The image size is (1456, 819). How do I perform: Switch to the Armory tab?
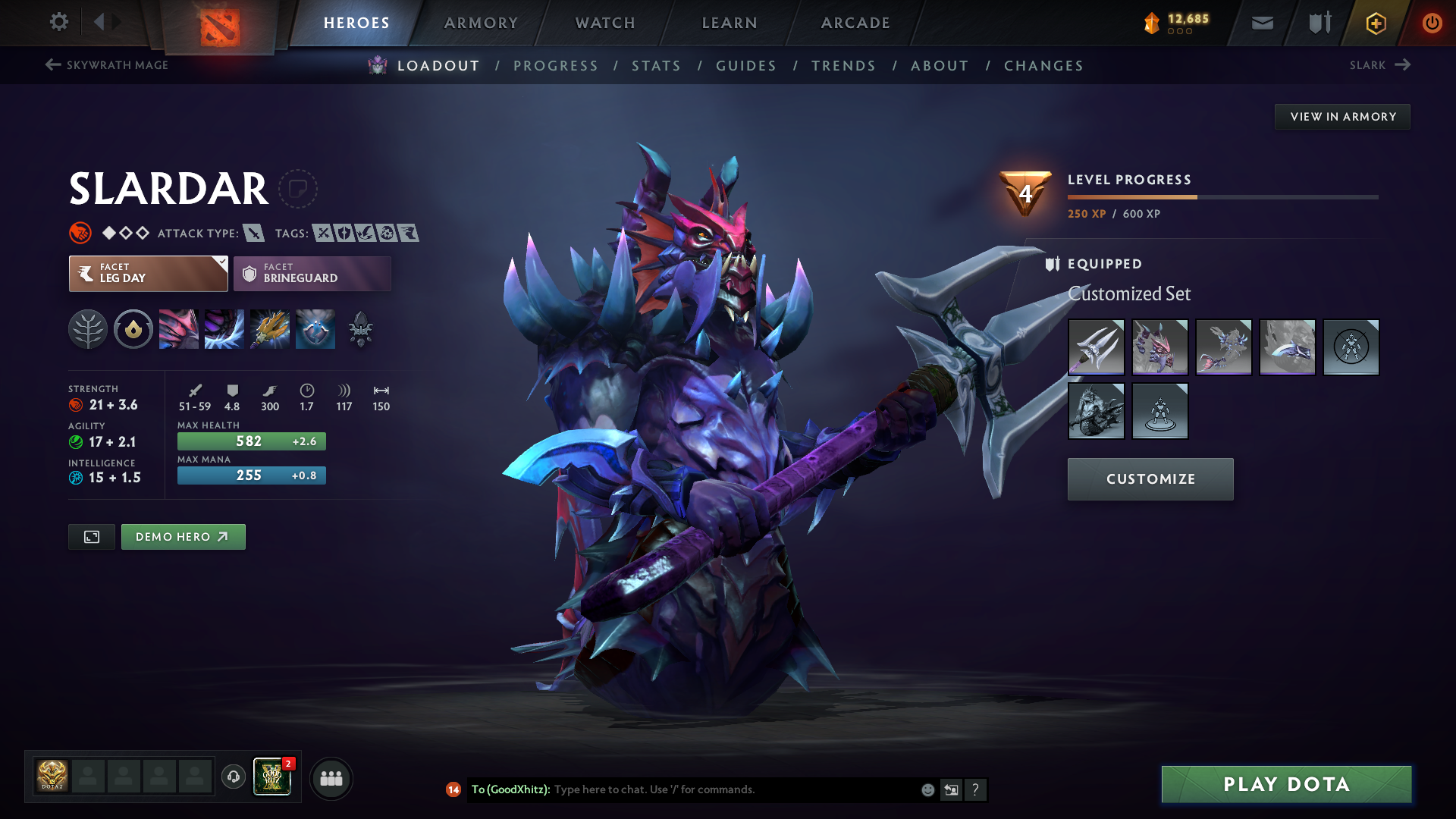coord(481,23)
